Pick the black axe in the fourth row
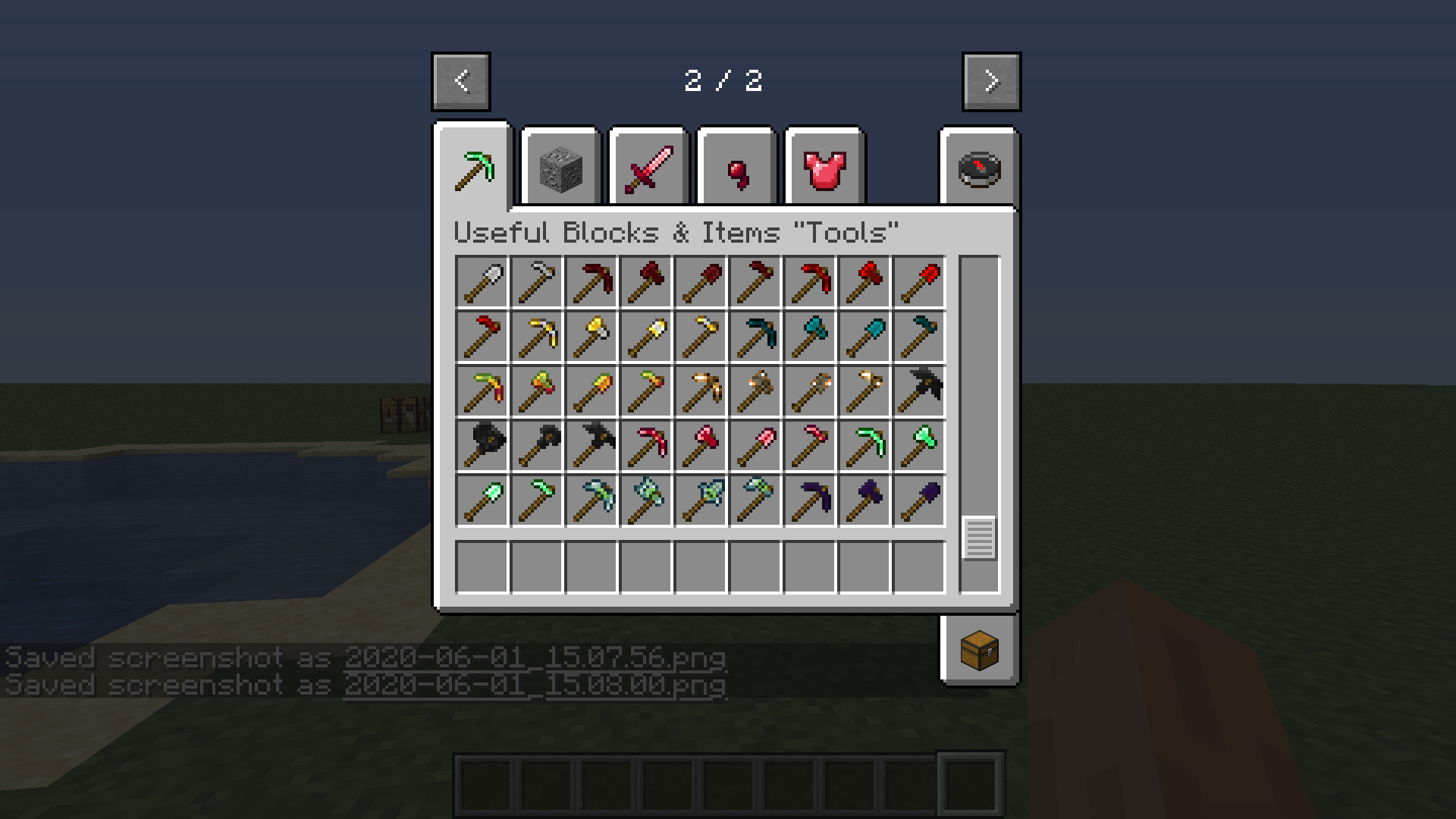1456x819 pixels. (482, 445)
